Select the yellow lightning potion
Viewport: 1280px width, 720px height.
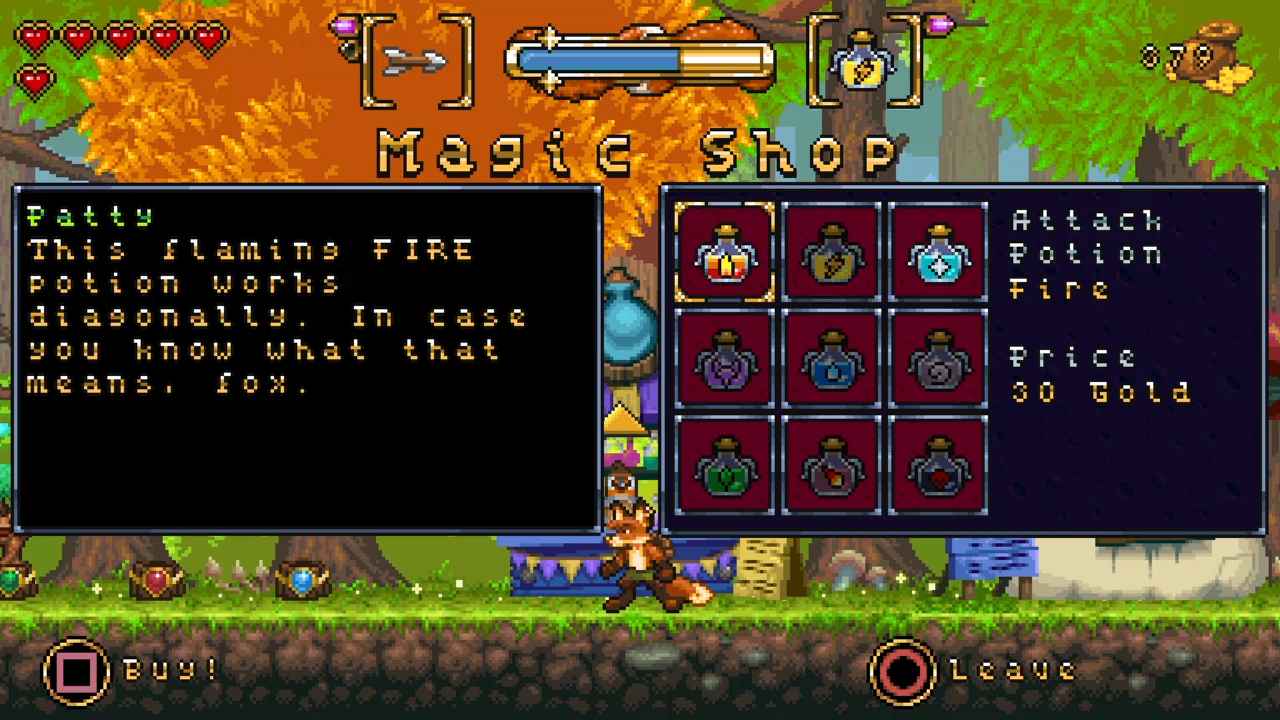(x=833, y=252)
